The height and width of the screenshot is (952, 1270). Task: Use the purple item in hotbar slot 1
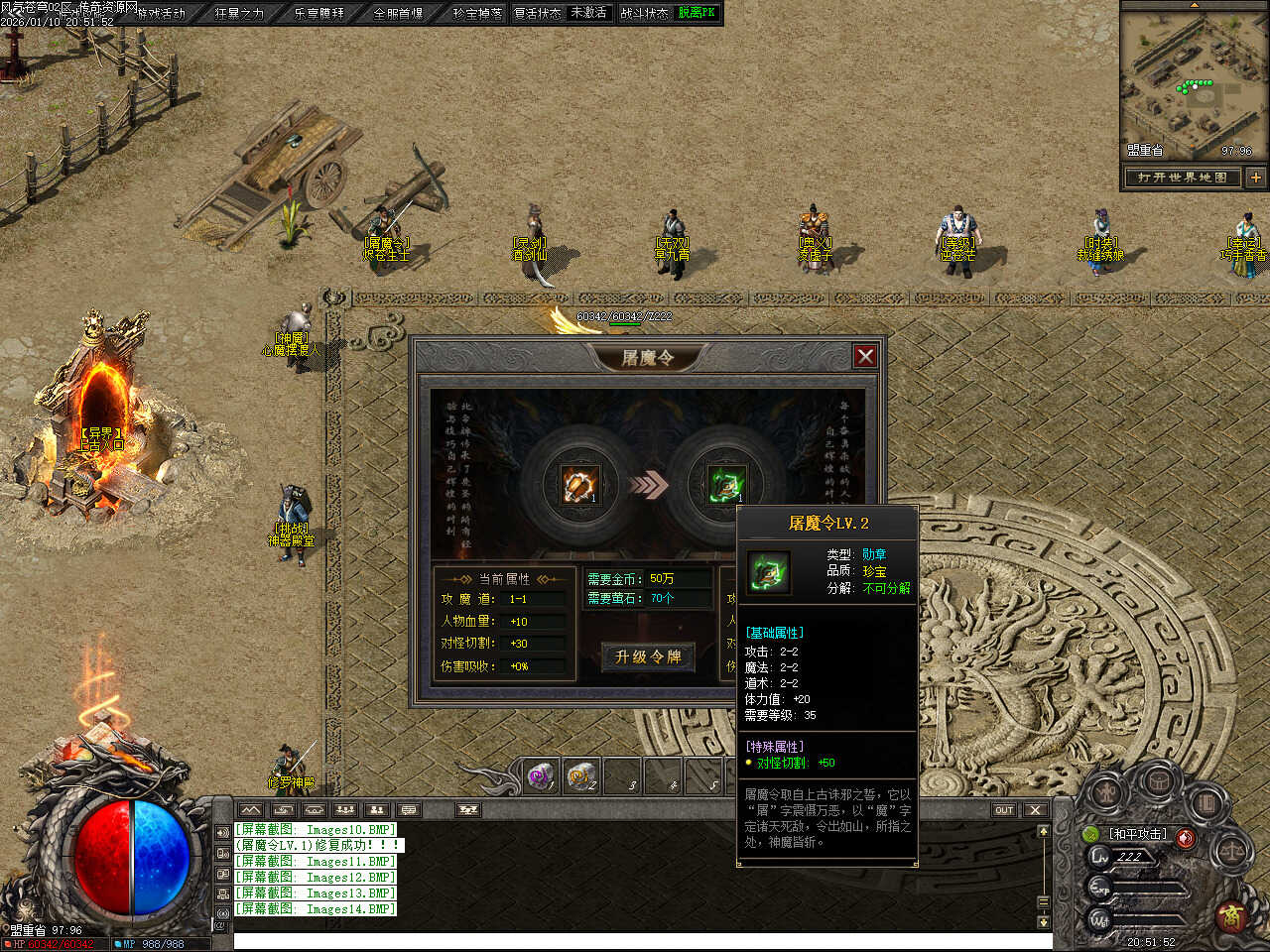click(x=541, y=776)
